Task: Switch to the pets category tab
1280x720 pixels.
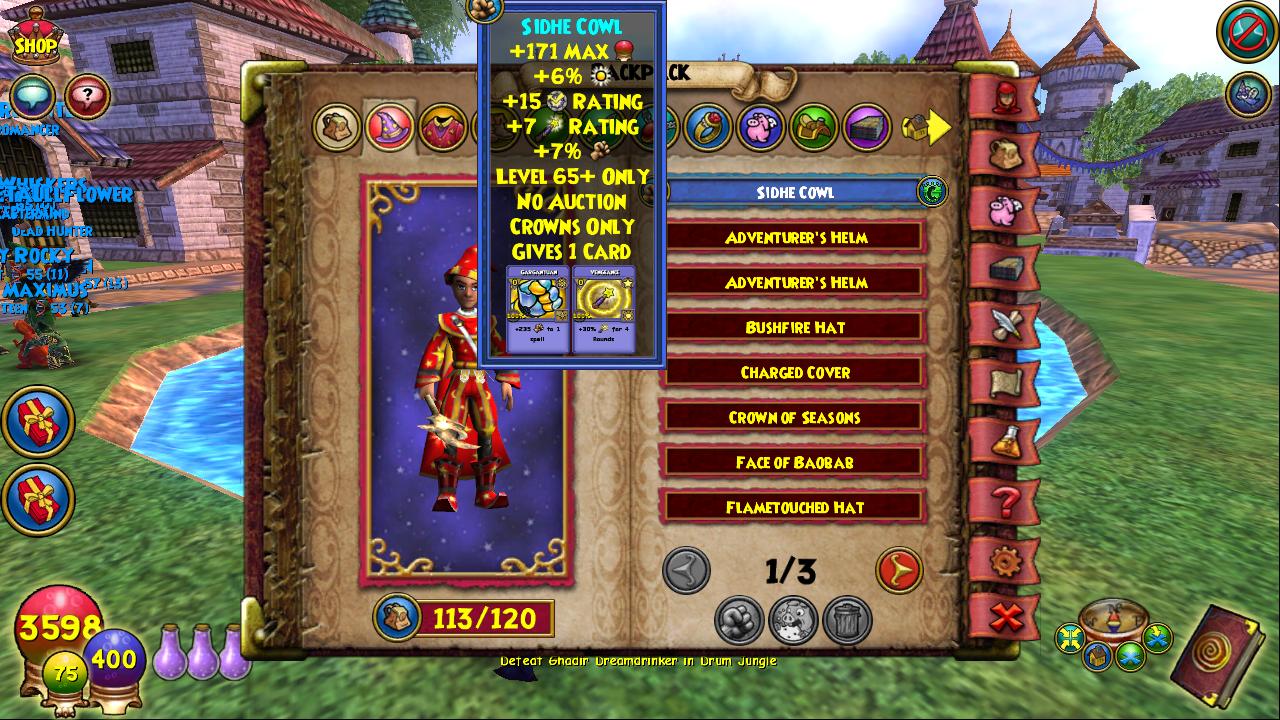Action: point(762,128)
